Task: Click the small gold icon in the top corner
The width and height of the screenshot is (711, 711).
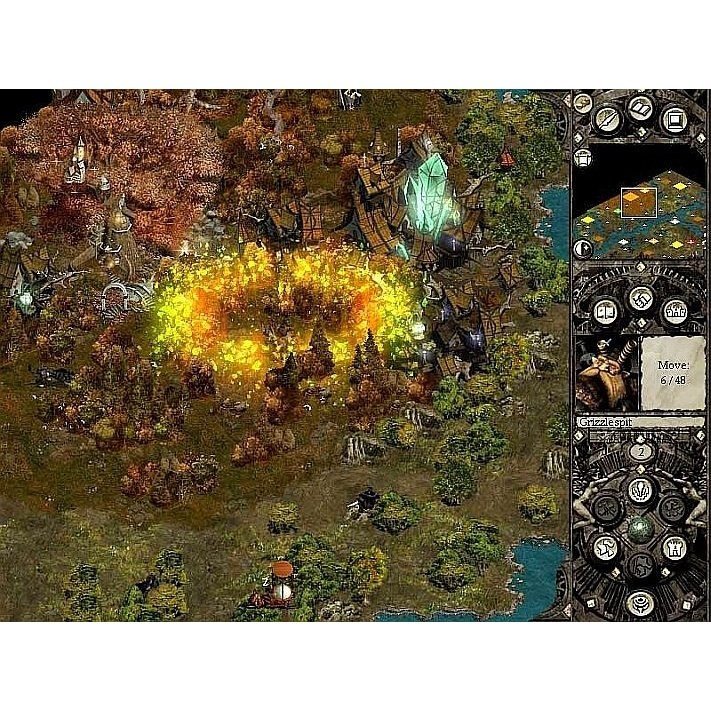Action: click(x=582, y=102)
